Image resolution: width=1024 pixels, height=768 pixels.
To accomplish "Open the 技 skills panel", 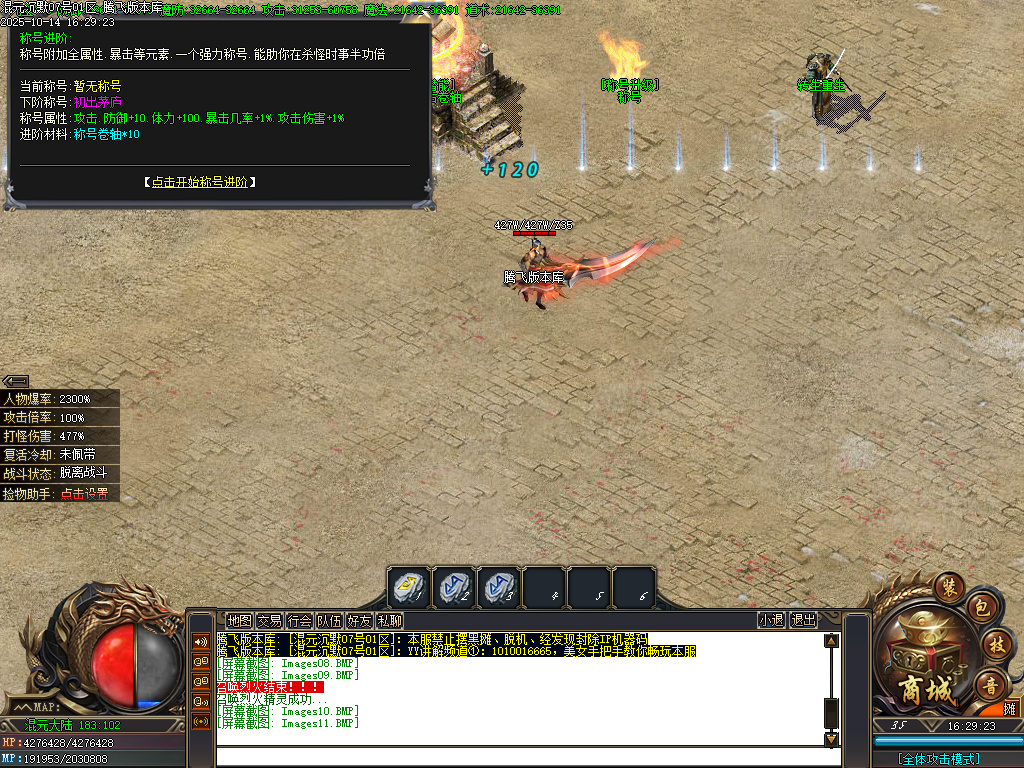I will pyautogui.click(x=995, y=643).
